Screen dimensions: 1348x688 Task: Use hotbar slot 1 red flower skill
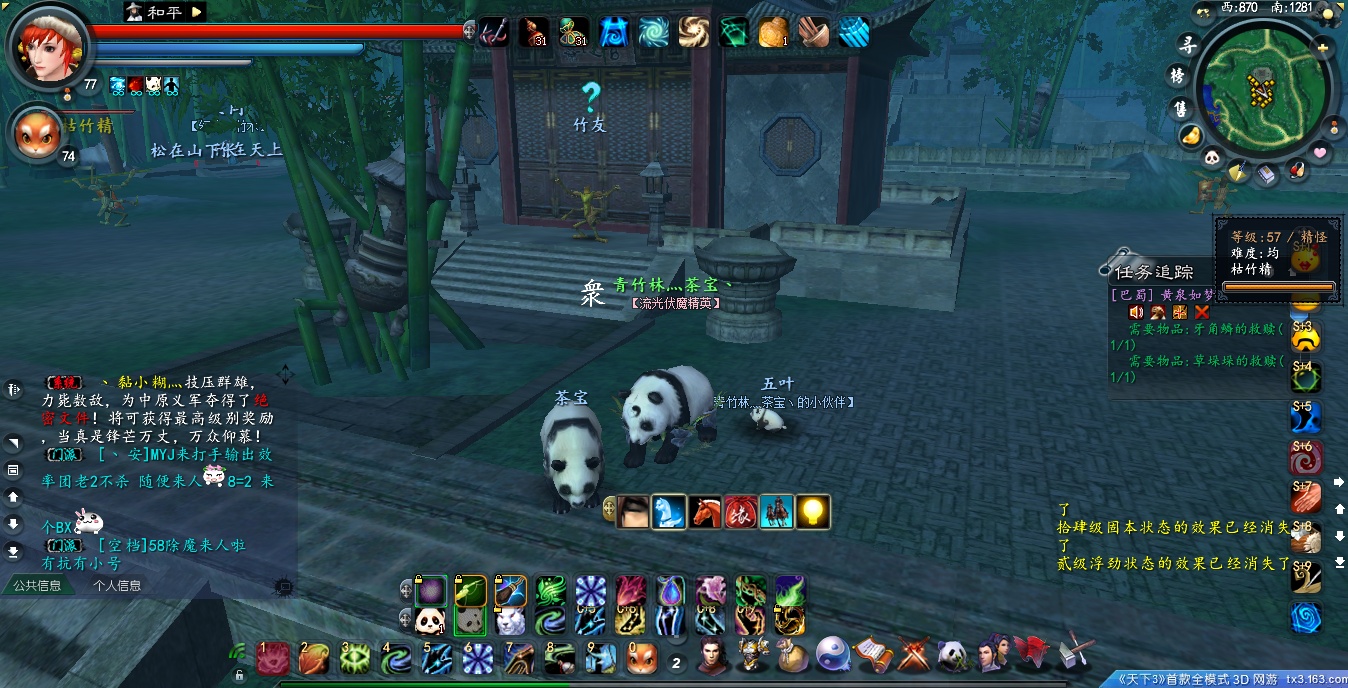273,658
